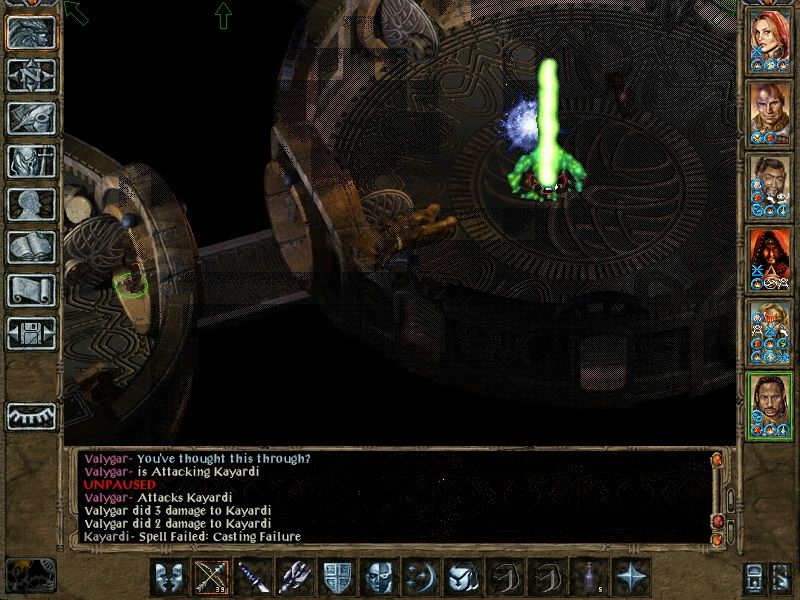Open the options via floppy disk icon
The image size is (800, 600).
pos(31,333)
